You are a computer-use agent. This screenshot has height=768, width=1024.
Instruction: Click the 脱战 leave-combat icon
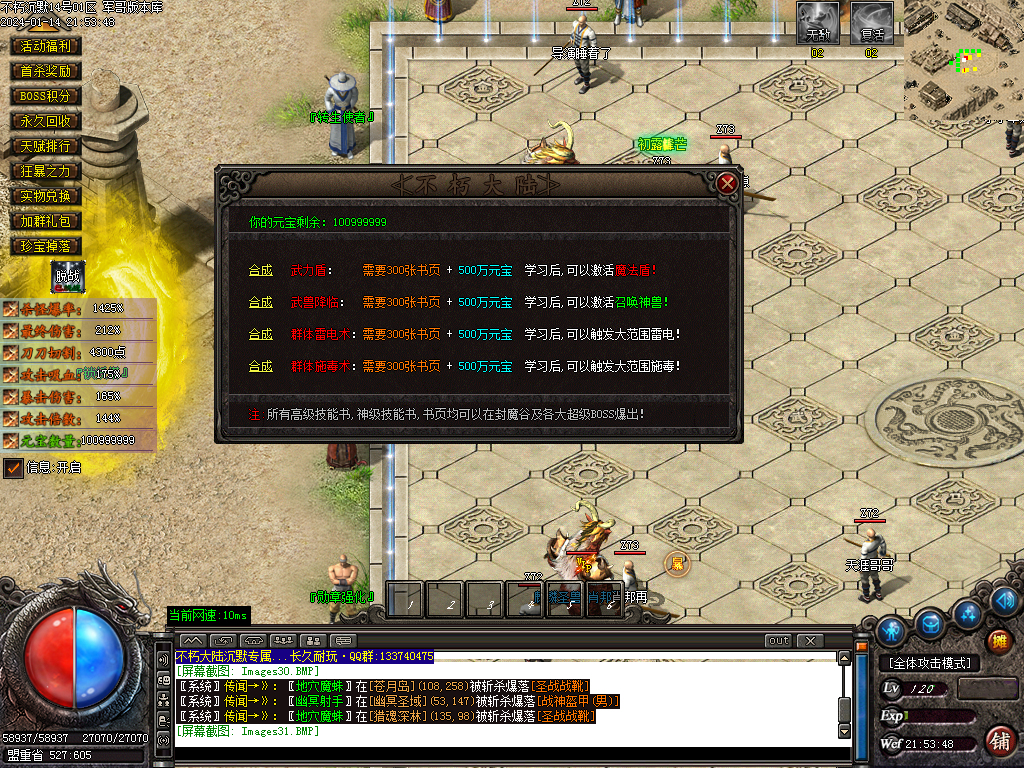(68, 277)
